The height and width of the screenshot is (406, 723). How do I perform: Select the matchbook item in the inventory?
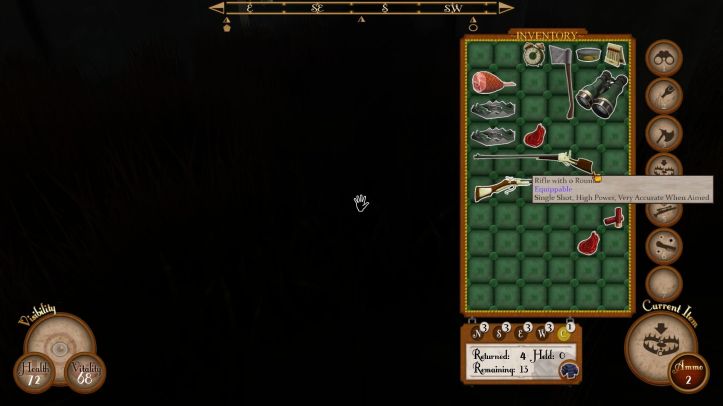click(x=614, y=55)
